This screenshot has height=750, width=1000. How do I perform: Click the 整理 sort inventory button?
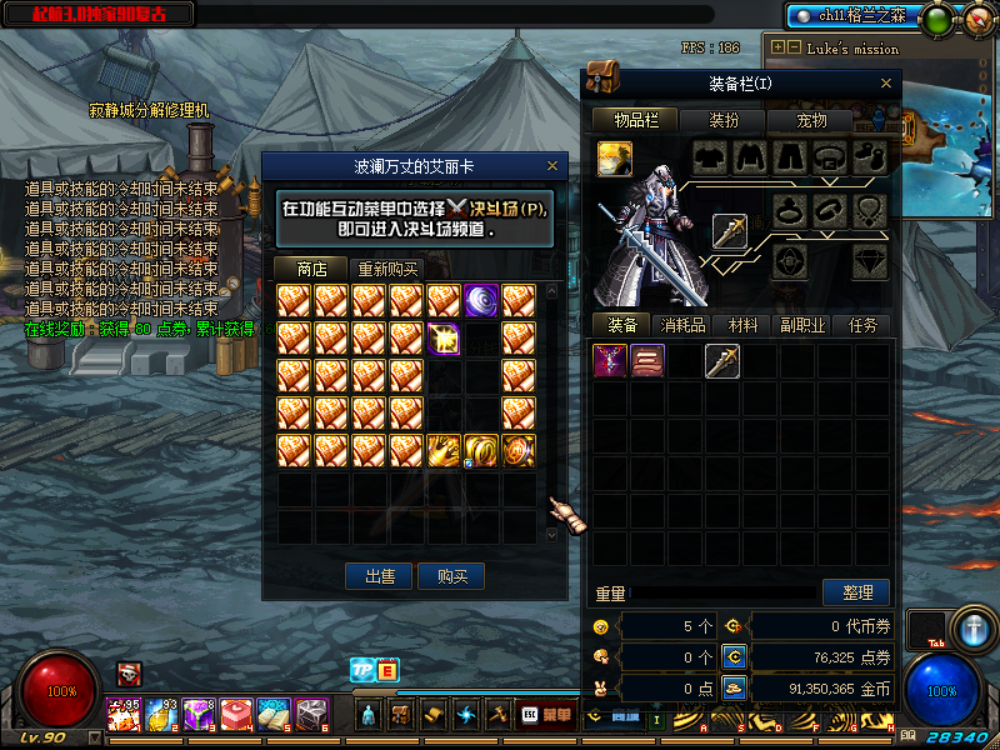[x=856, y=592]
